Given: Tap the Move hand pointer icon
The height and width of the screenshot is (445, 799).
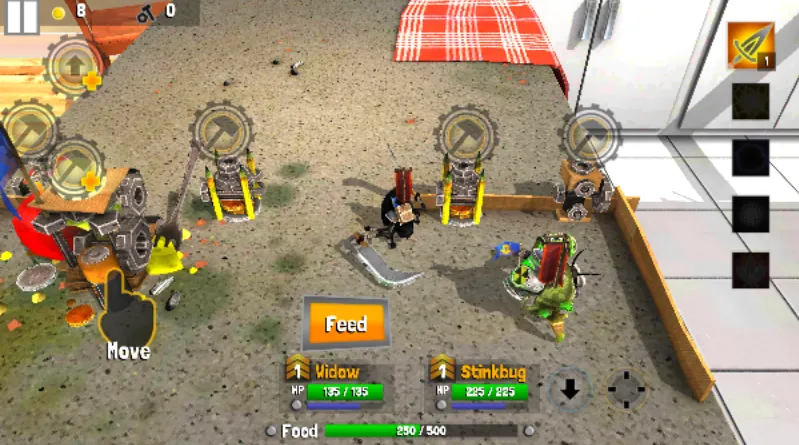Looking at the screenshot, I should tap(129, 312).
